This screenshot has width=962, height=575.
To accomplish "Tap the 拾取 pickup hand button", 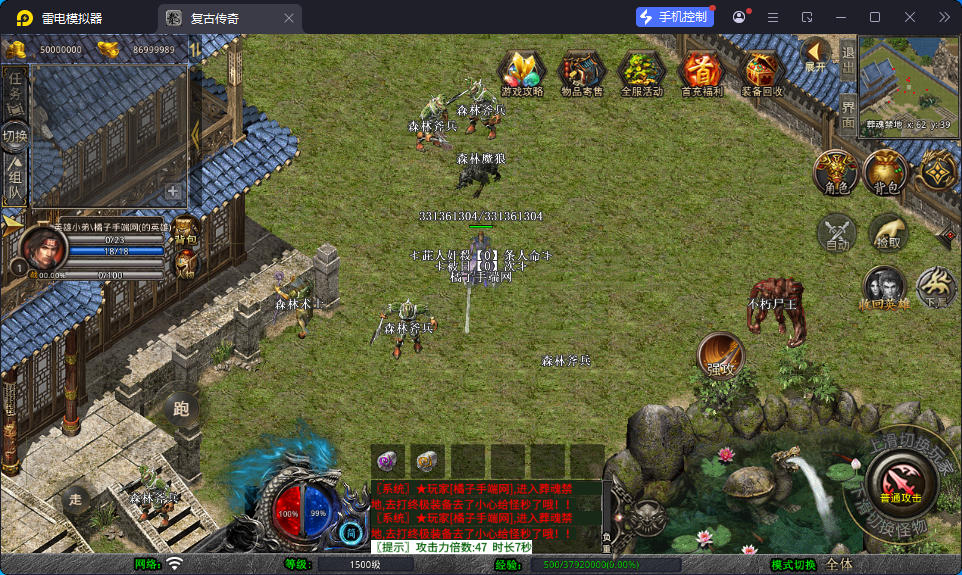I will pos(887,233).
